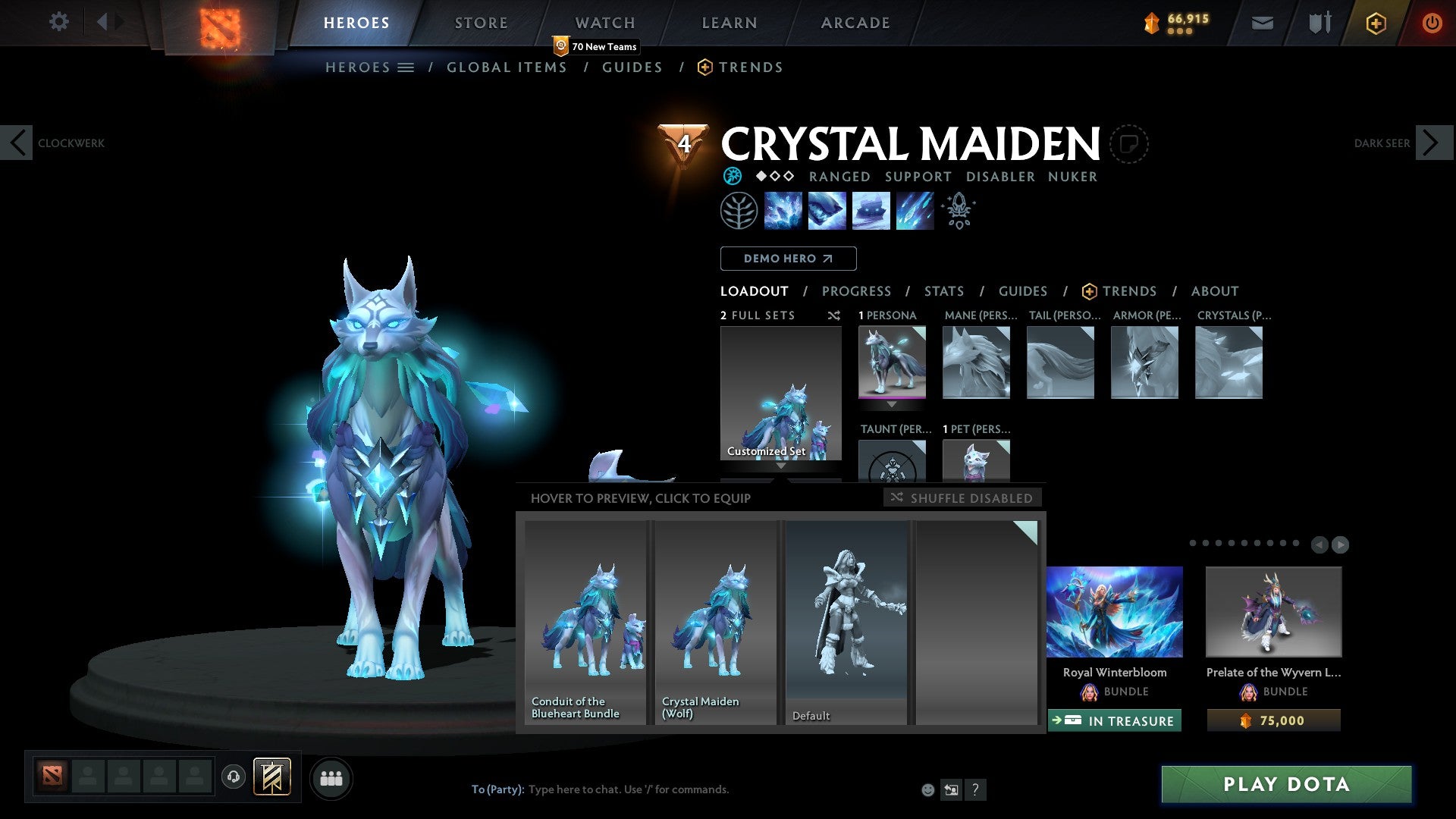Open the Heroes hamburger menu
The width and height of the screenshot is (1456, 819).
click(406, 67)
